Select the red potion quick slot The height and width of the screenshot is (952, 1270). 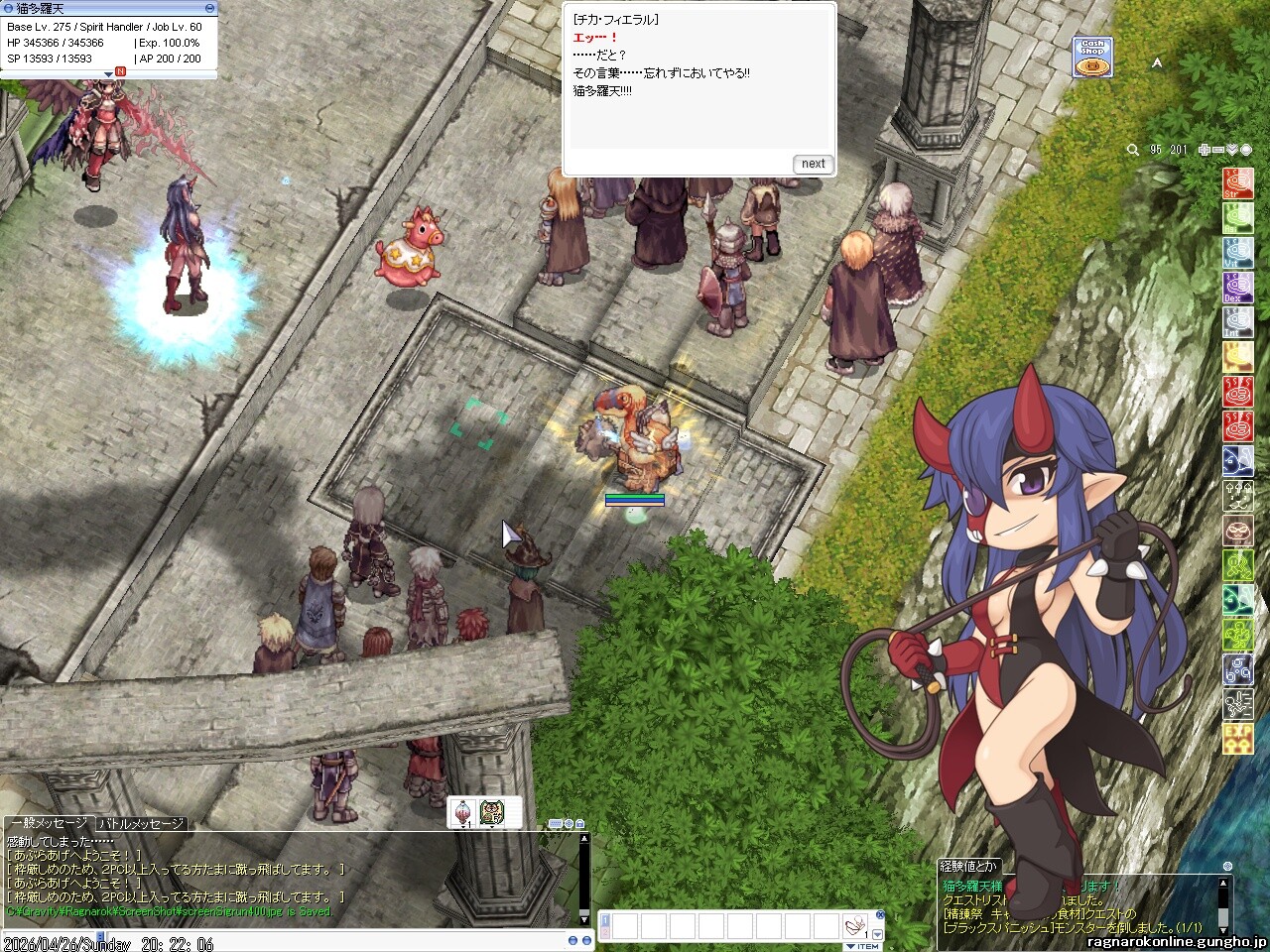(463, 813)
